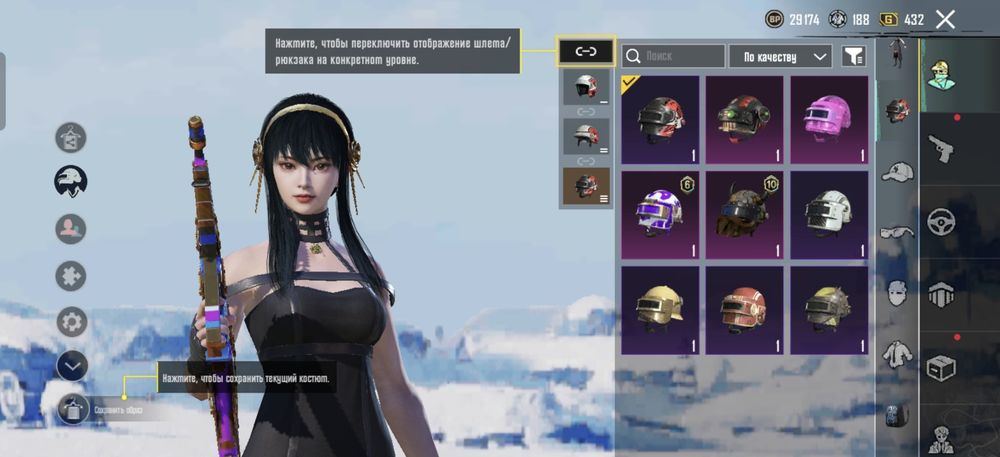Close the inventory screen with the X

945,19
